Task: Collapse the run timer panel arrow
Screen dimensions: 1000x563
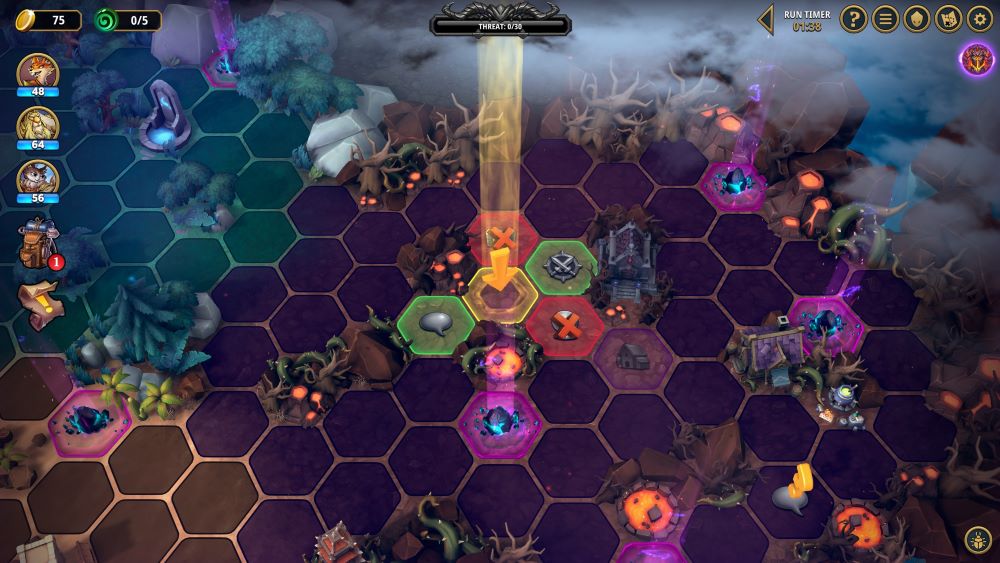Action: coord(766,19)
